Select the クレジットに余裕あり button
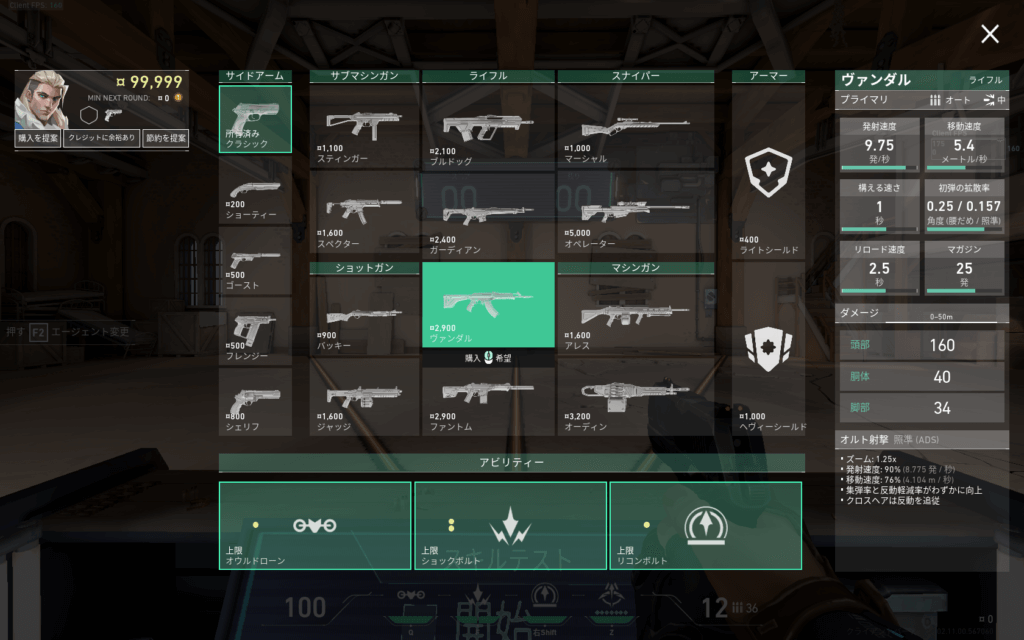 pos(101,139)
